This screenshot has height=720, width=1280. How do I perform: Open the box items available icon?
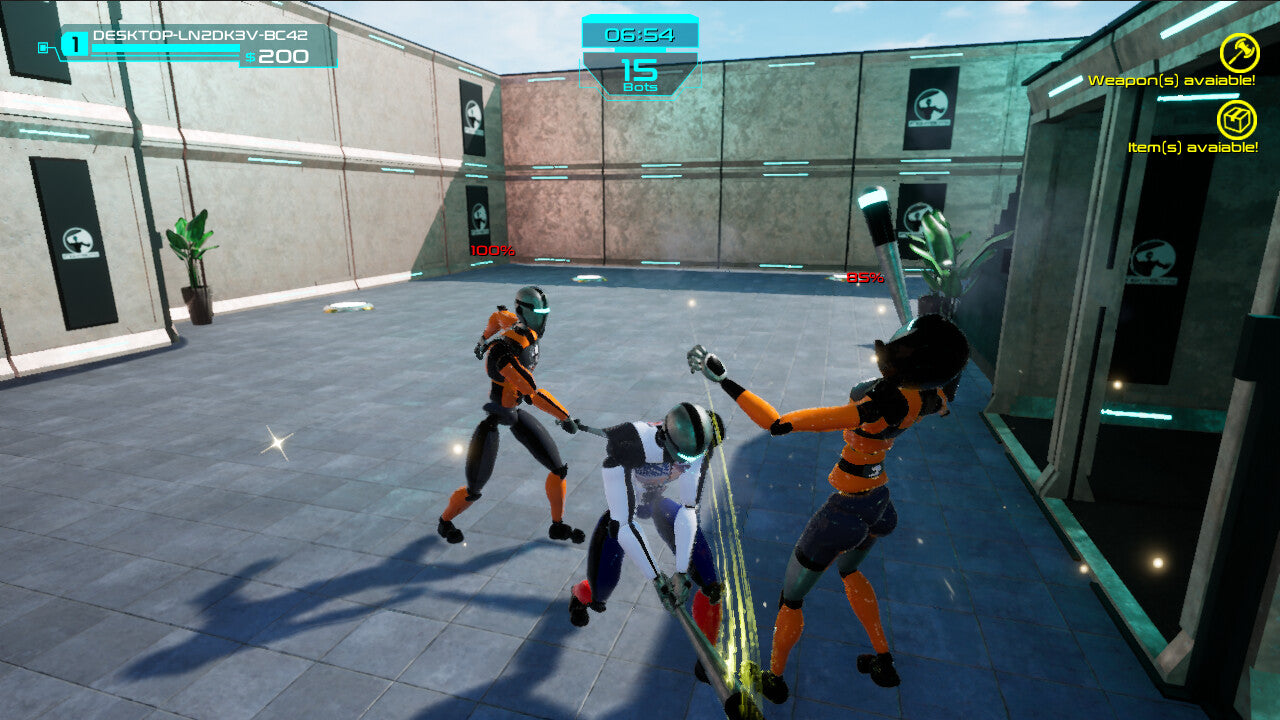pos(1237,120)
